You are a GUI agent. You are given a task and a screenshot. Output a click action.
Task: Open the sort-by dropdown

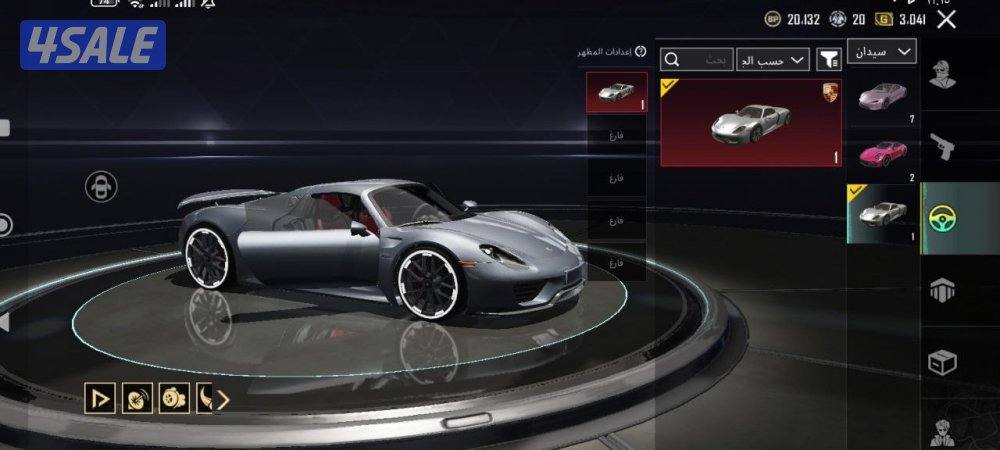point(772,60)
